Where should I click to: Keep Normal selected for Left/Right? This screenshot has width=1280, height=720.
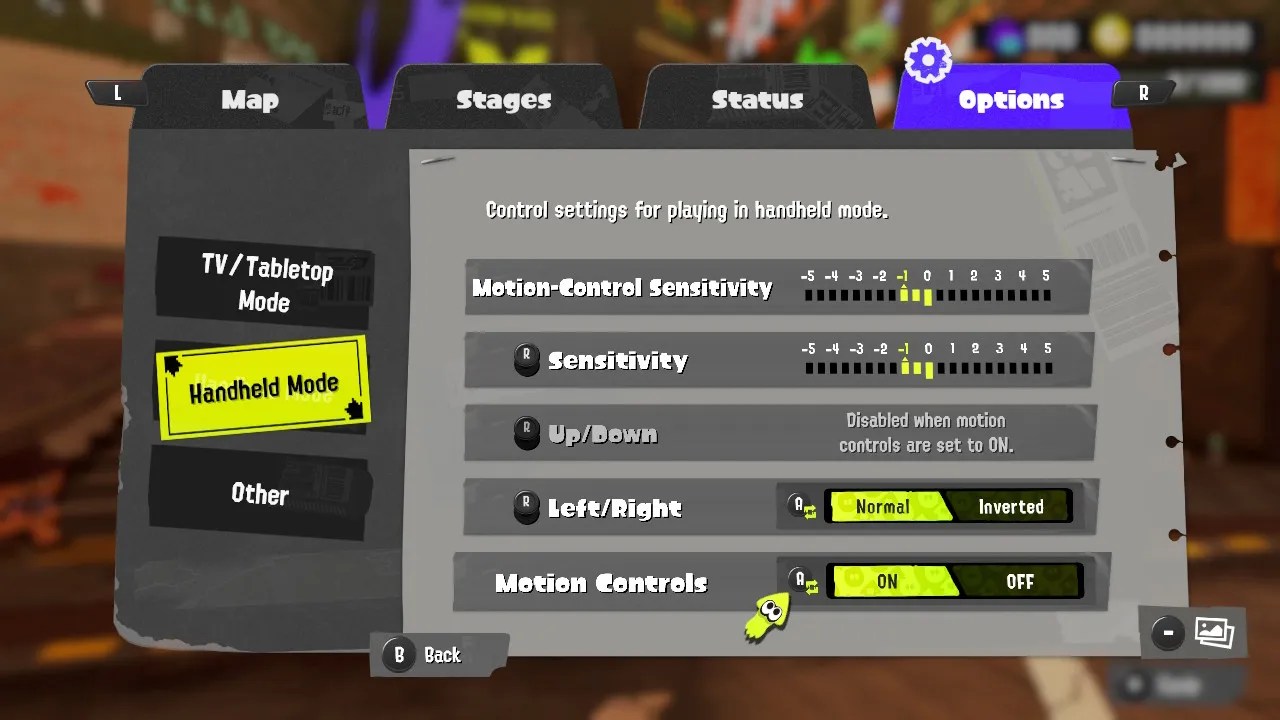pyautogui.click(x=884, y=506)
